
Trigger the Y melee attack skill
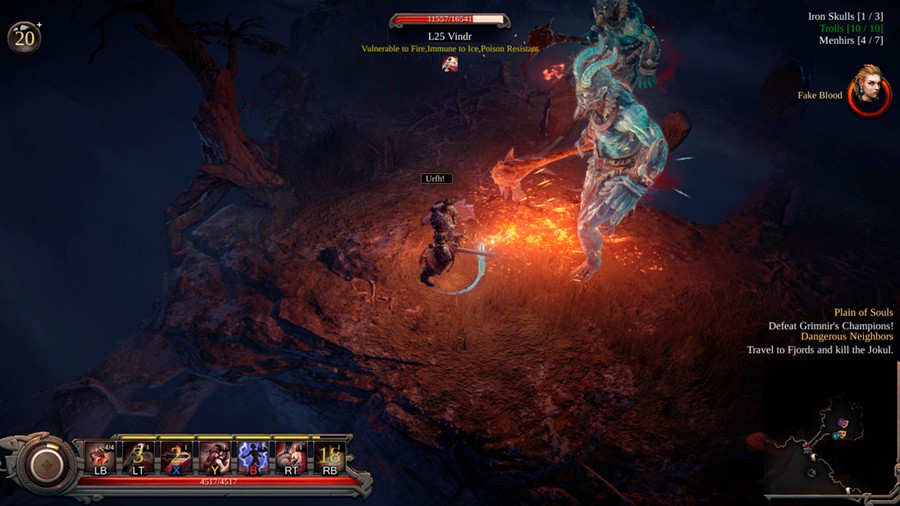coord(214,458)
